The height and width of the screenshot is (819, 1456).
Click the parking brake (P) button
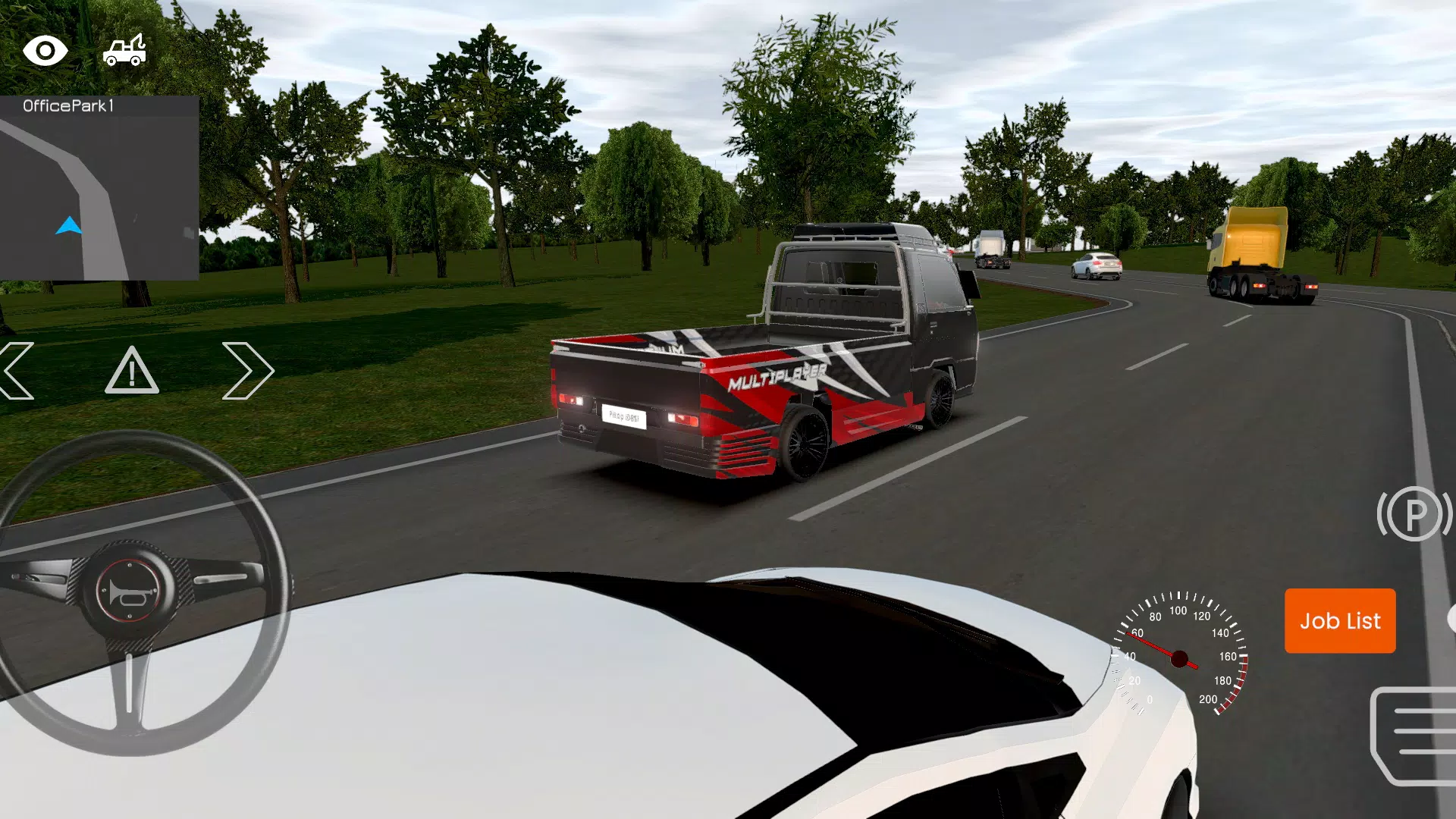(1415, 513)
